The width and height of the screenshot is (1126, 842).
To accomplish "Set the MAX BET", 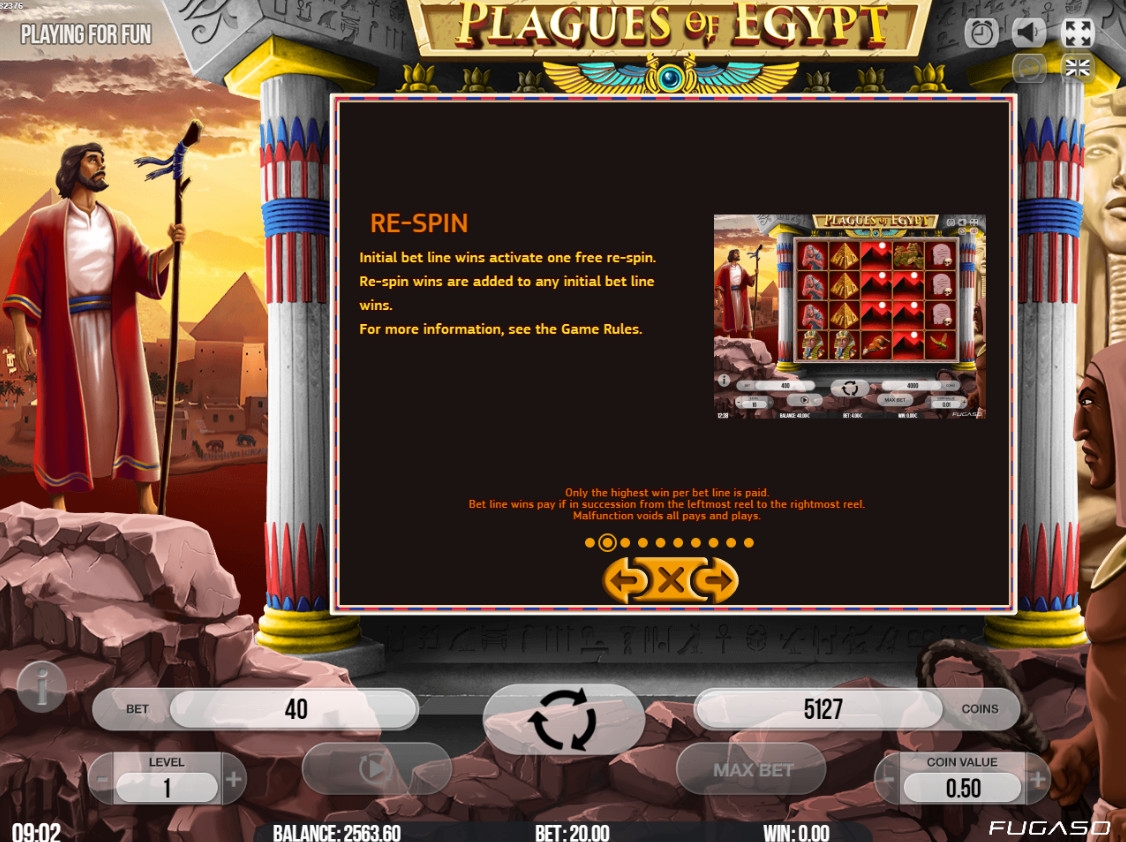I will [x=752, y=769].
